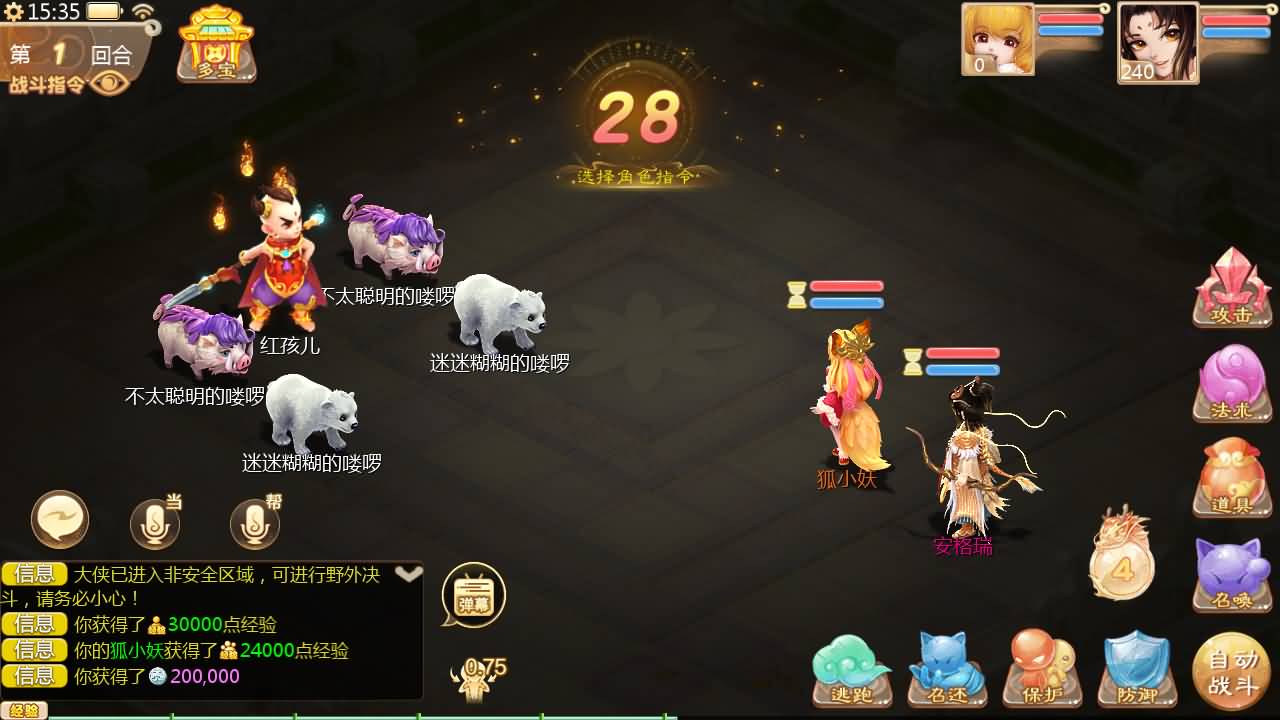Open the 弹幕 danmaku panel

point(473,593)
